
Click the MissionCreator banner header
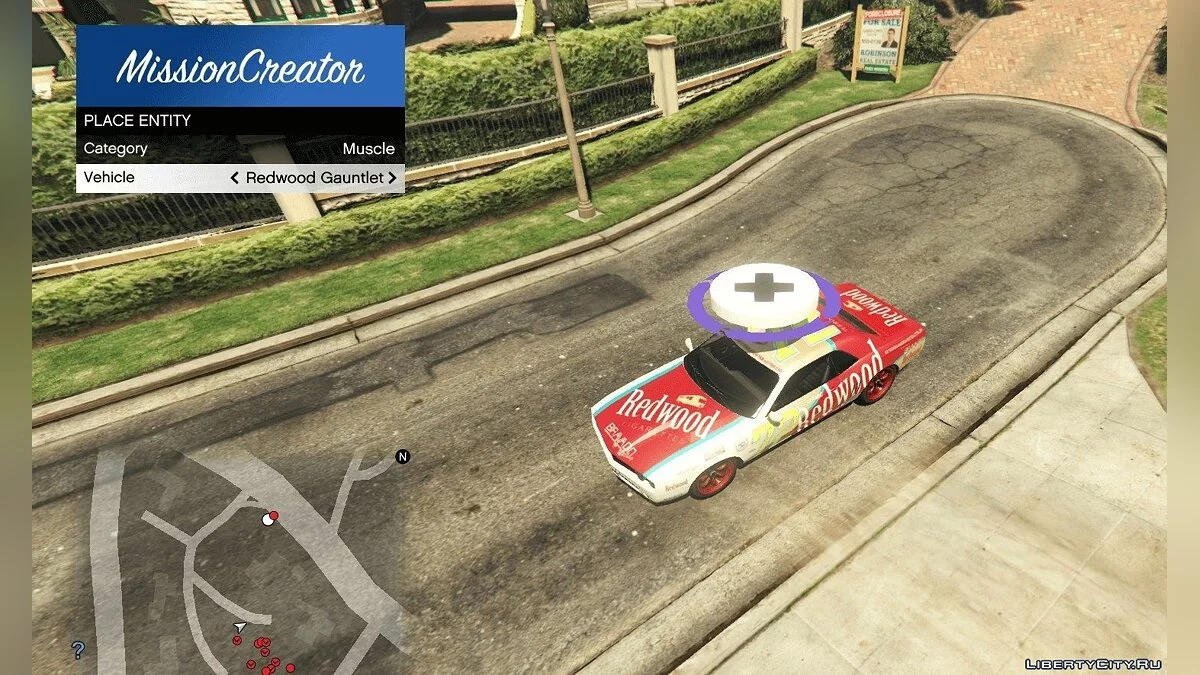coord(240,67)
